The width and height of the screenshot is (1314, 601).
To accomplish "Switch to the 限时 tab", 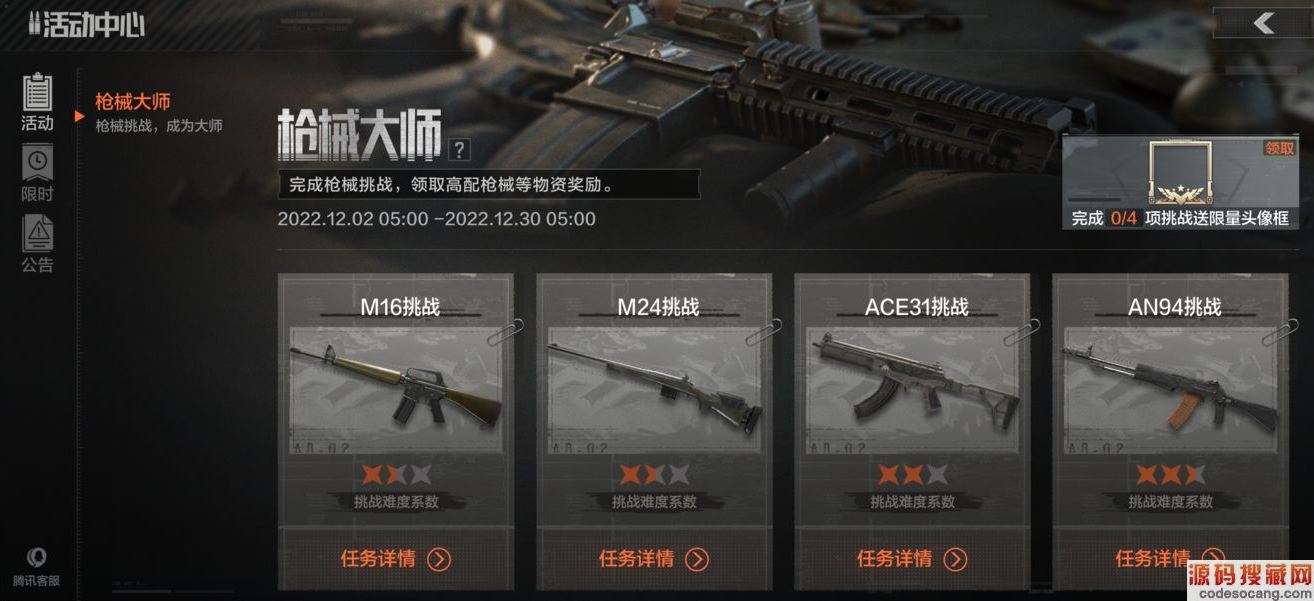I will tap(37, 174).
